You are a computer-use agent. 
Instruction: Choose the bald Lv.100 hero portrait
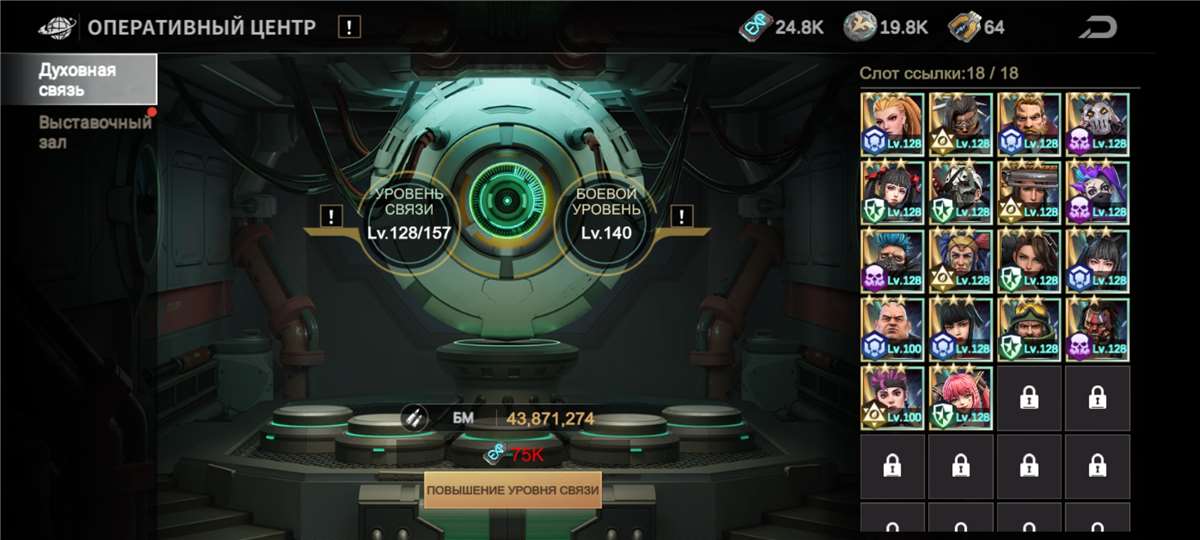893,330
